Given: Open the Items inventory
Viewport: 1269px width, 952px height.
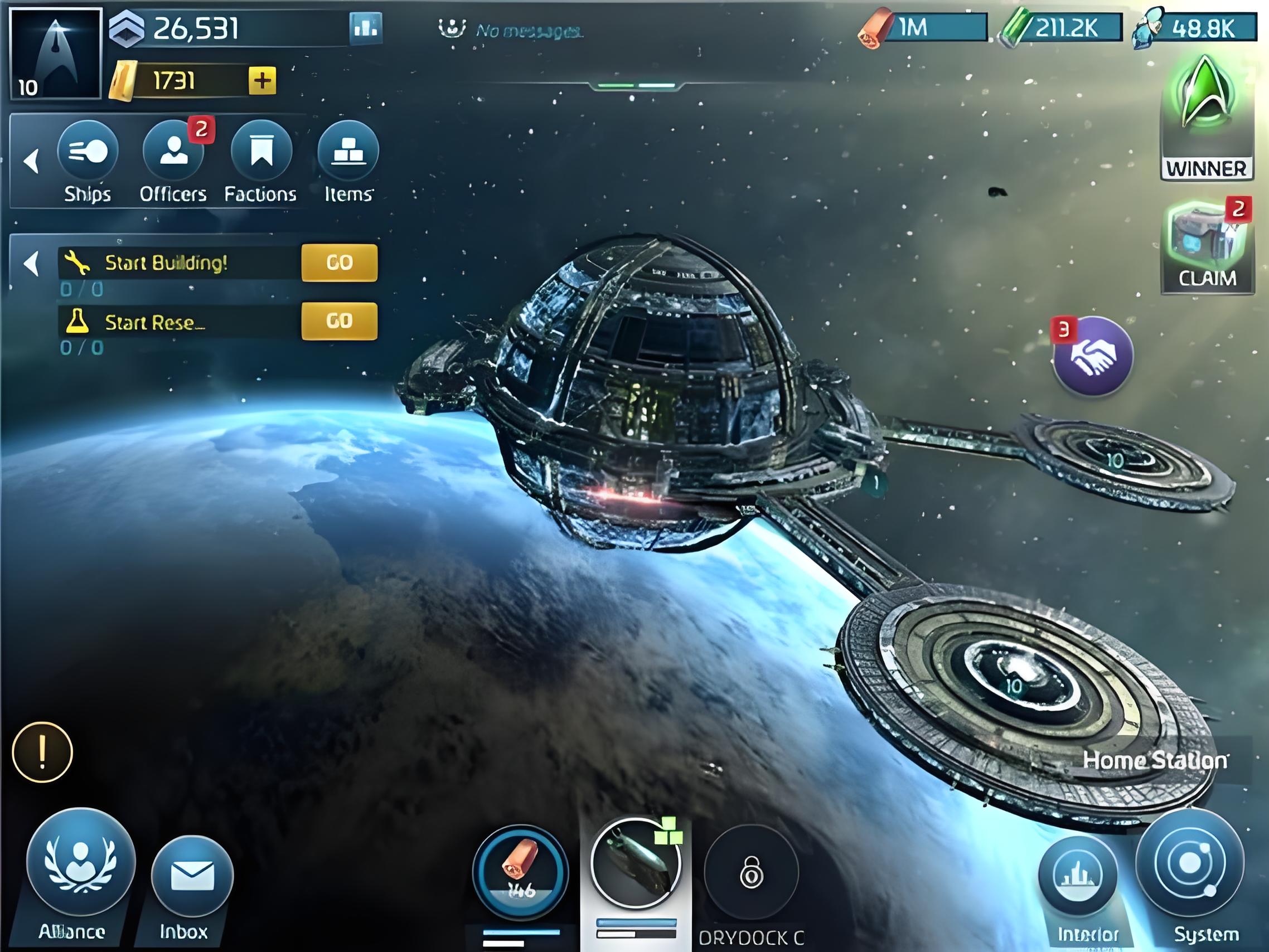Looking at the screenshot, I should (x=348, y=152).
